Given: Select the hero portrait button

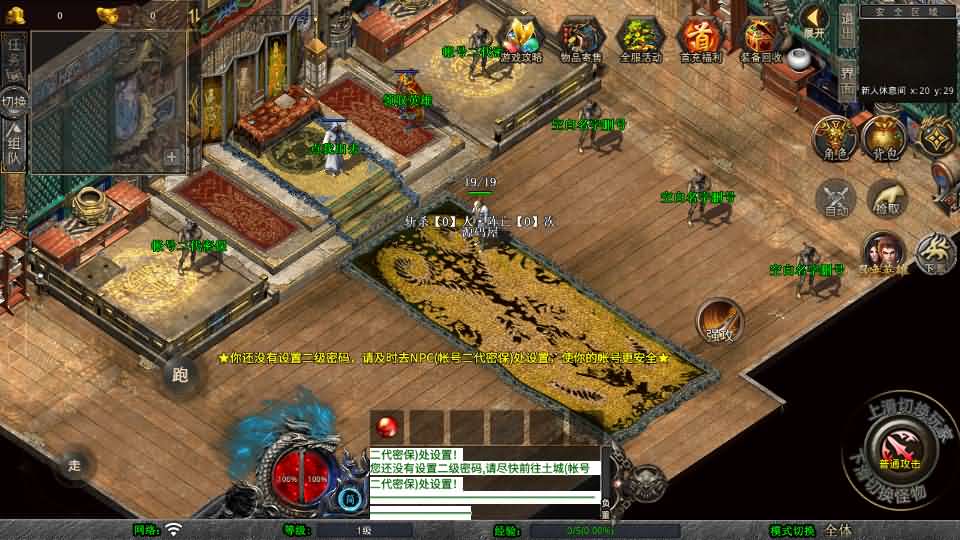Looking at the screenshot, I should [884, 252].
